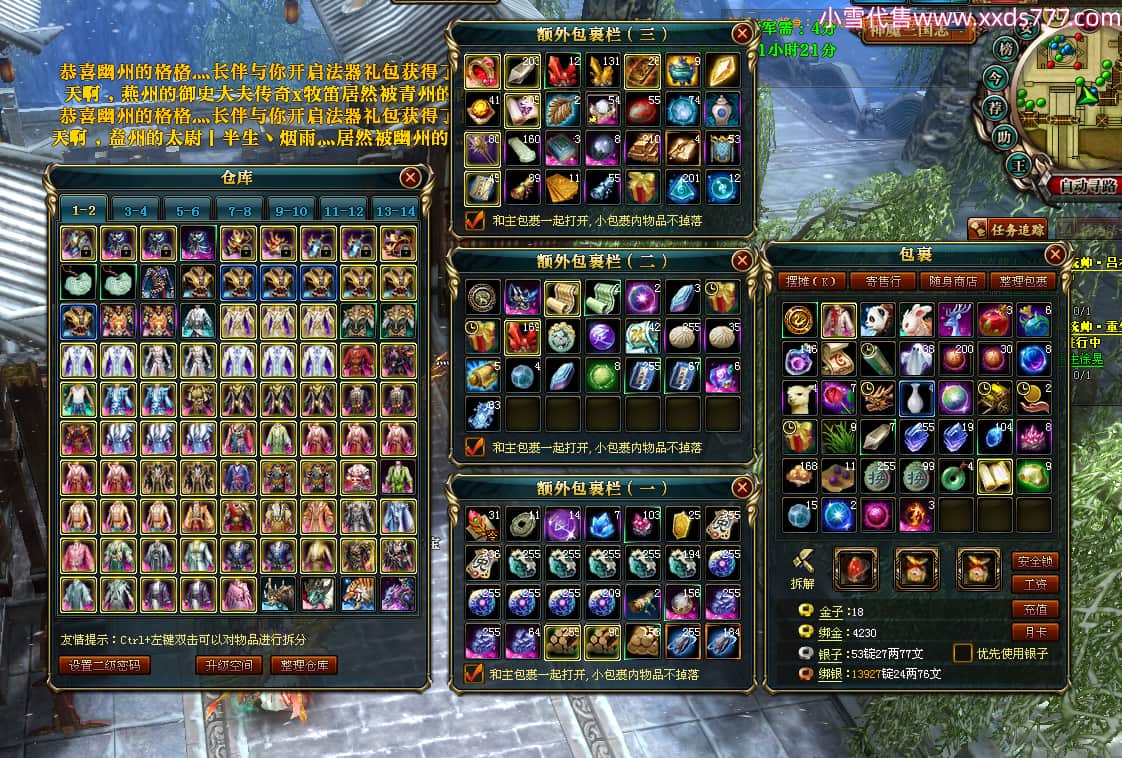Screen dimensions: 1122x758
Task: Open warehouse tab 13-14
Action: (x=394, y=211)
